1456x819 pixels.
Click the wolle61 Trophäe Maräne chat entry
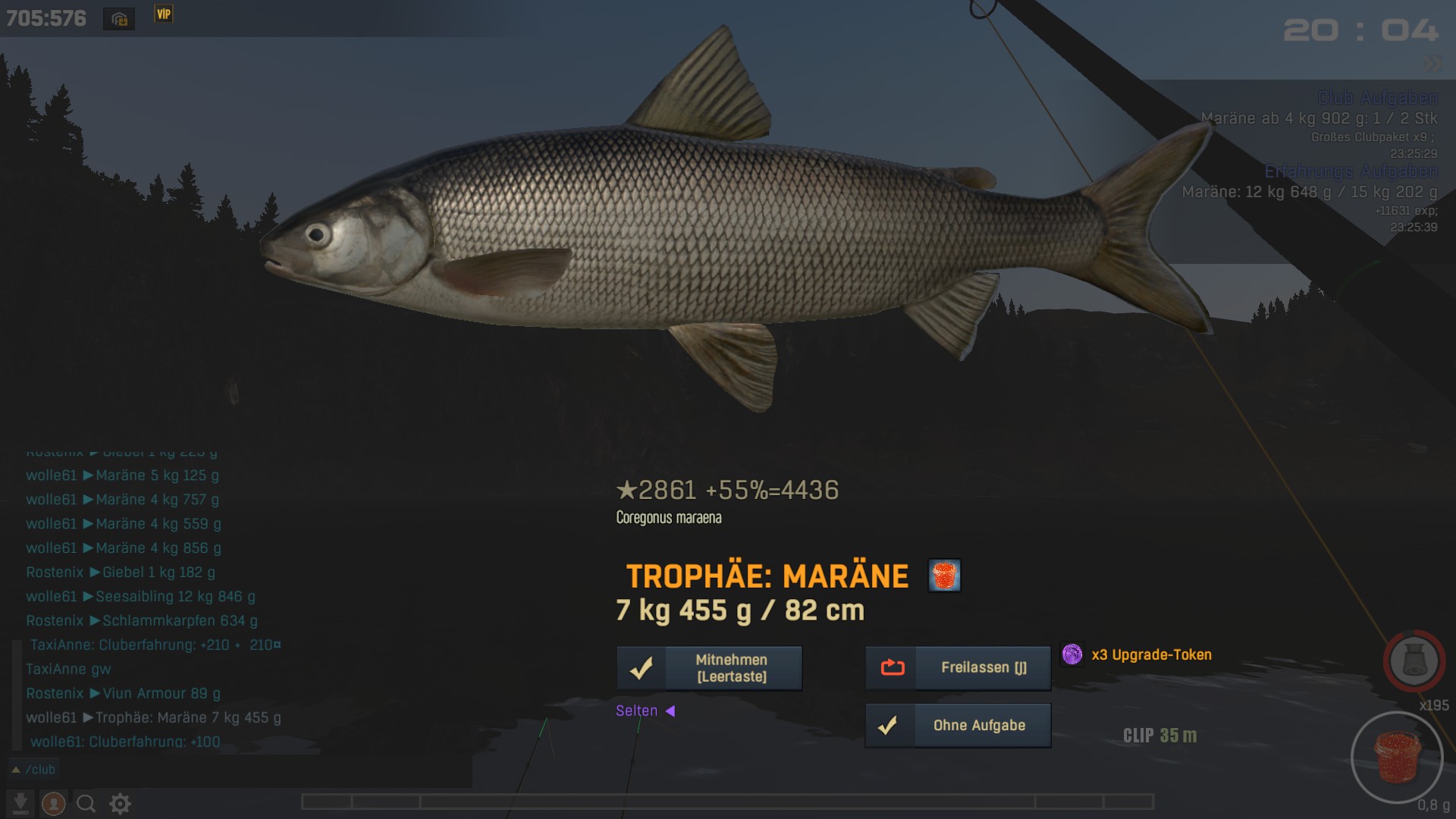(153, 717)
